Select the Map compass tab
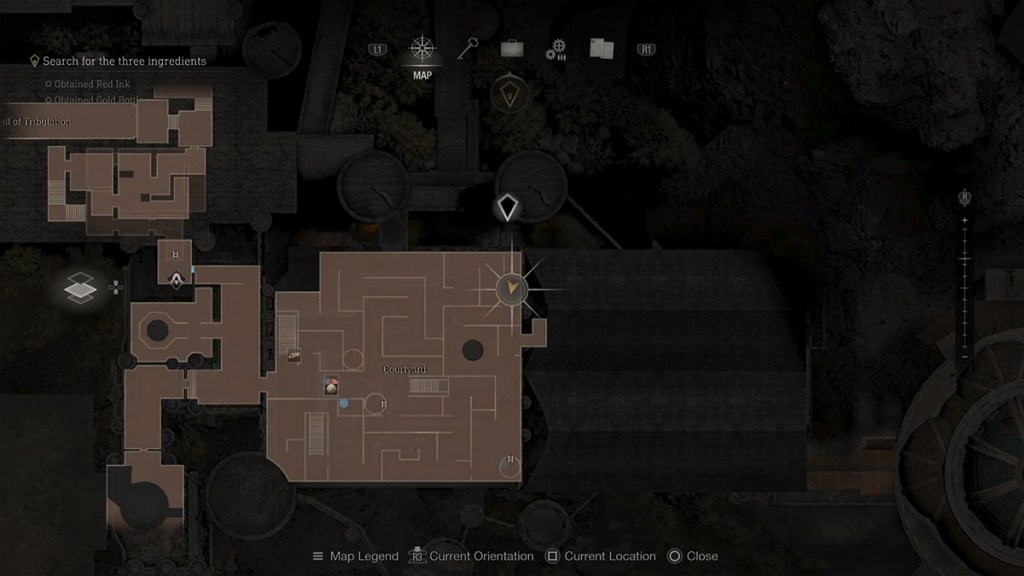Screen dimensions: 1024x576 click(x=422, y=49)
